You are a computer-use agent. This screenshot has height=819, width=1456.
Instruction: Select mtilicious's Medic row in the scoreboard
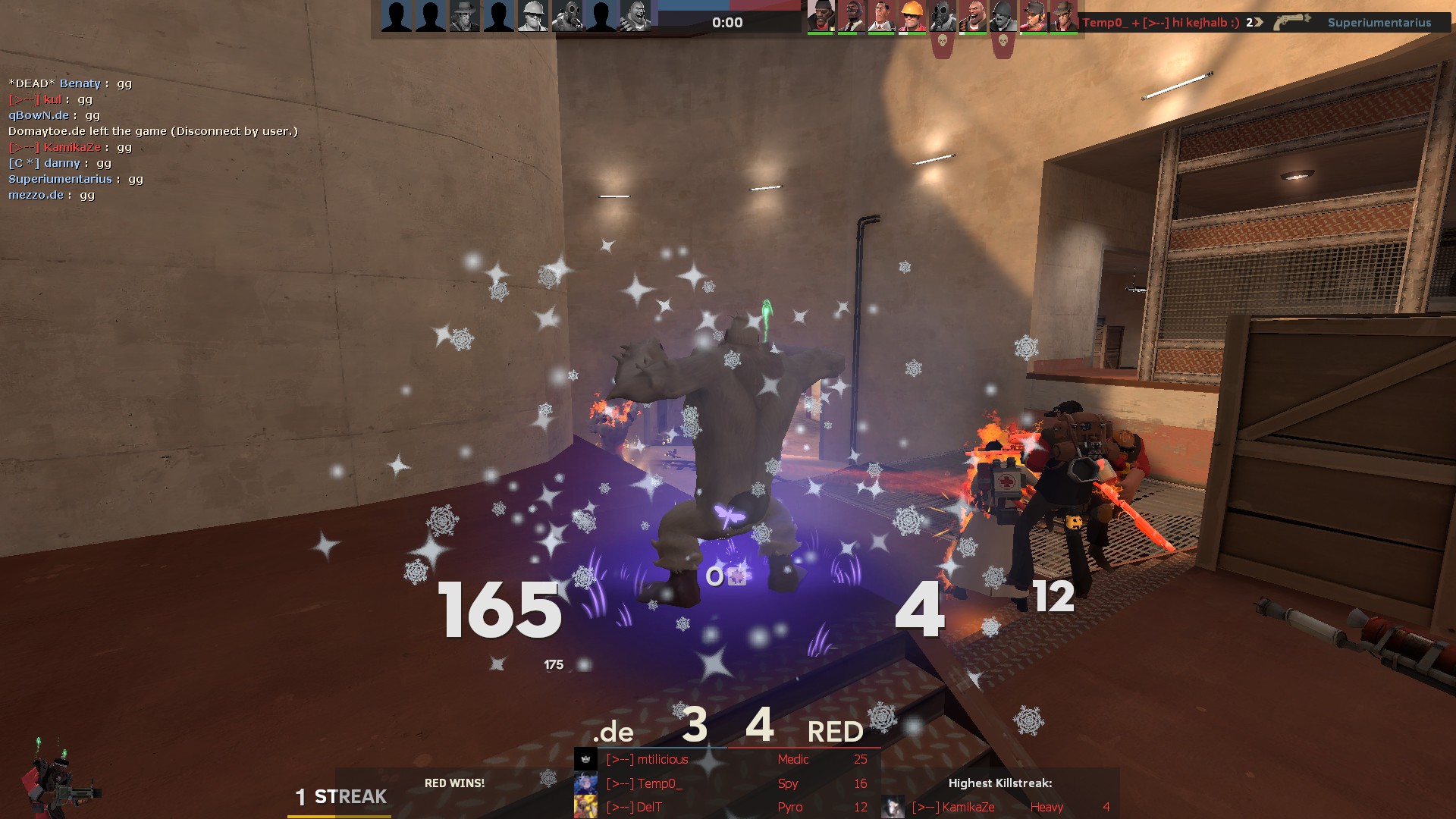tap(726, 759)
